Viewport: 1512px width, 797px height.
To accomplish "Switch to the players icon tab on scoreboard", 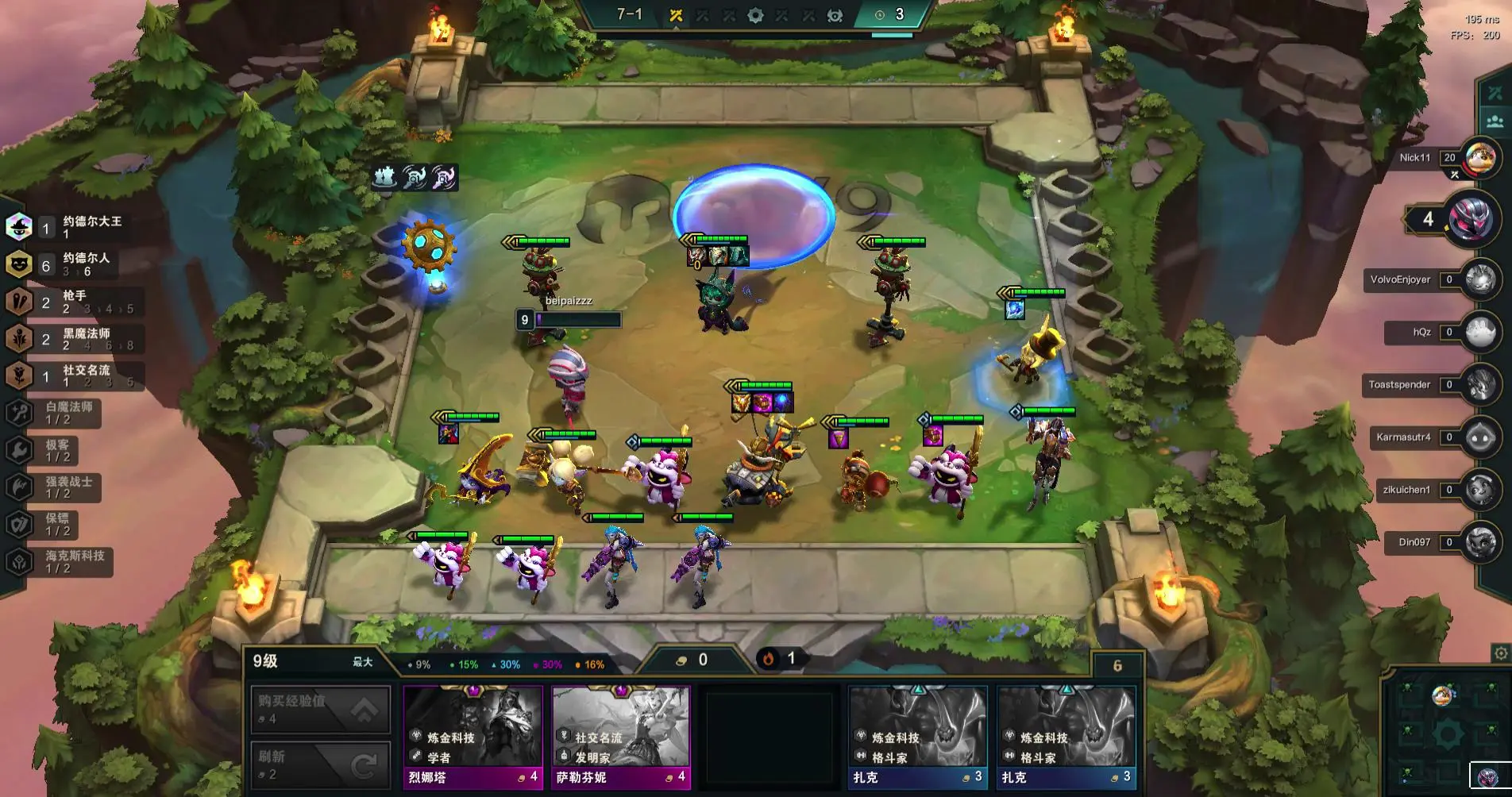I will coord(1495,121).
